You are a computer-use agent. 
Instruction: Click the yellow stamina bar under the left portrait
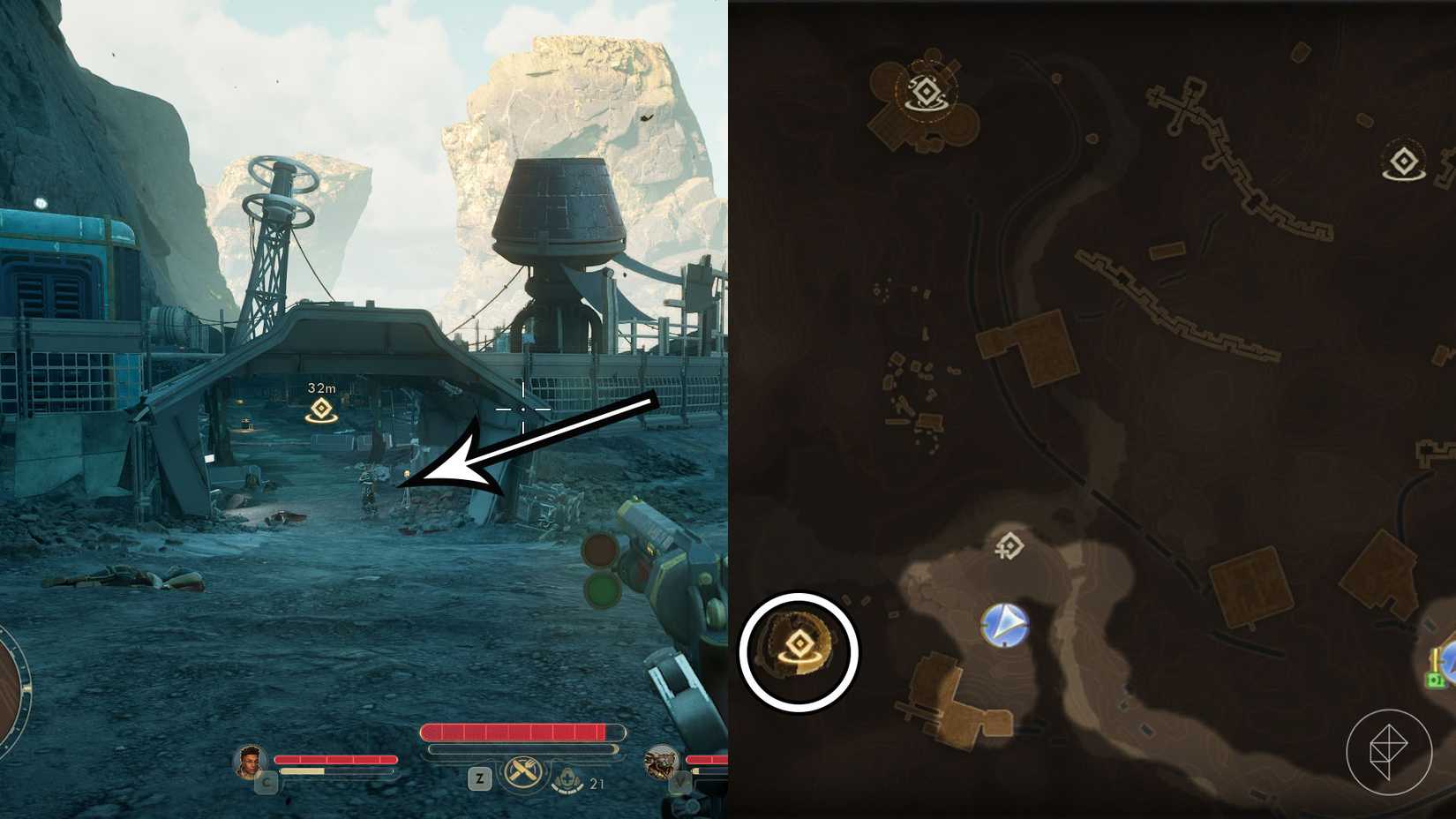(301, 770)
